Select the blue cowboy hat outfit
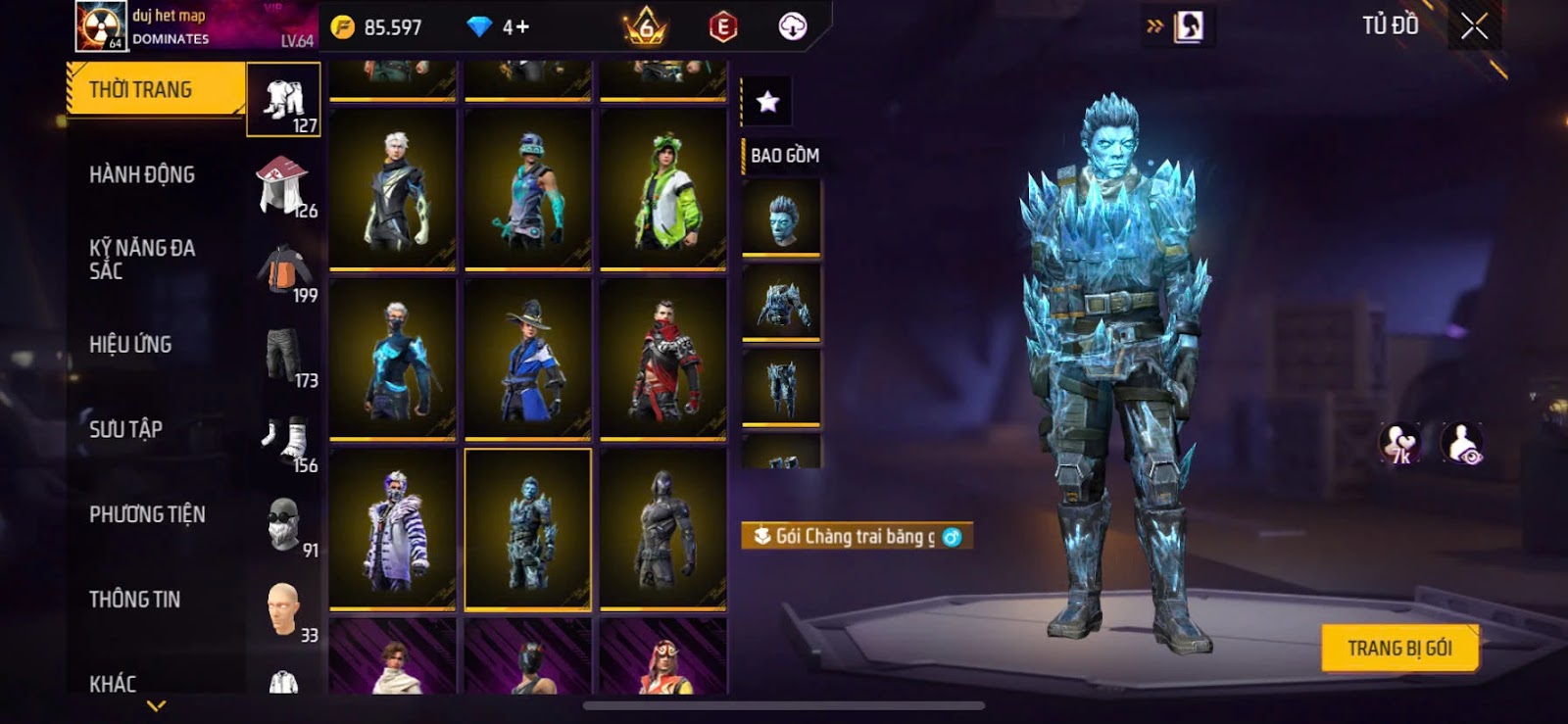 coord(527,360)
